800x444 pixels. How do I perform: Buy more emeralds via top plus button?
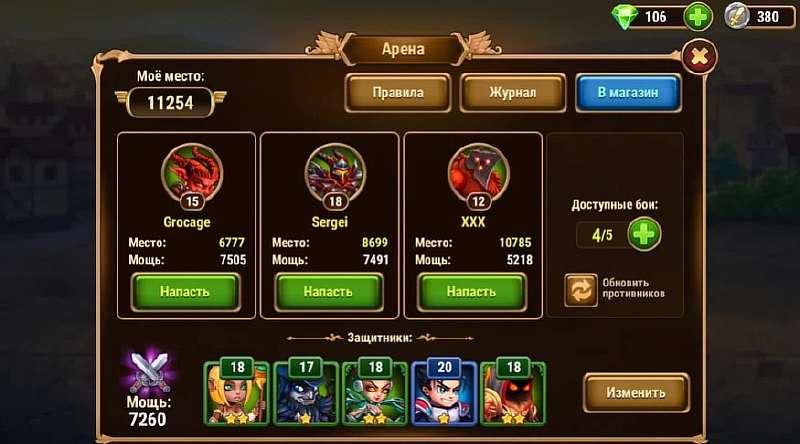click(698, 16)
